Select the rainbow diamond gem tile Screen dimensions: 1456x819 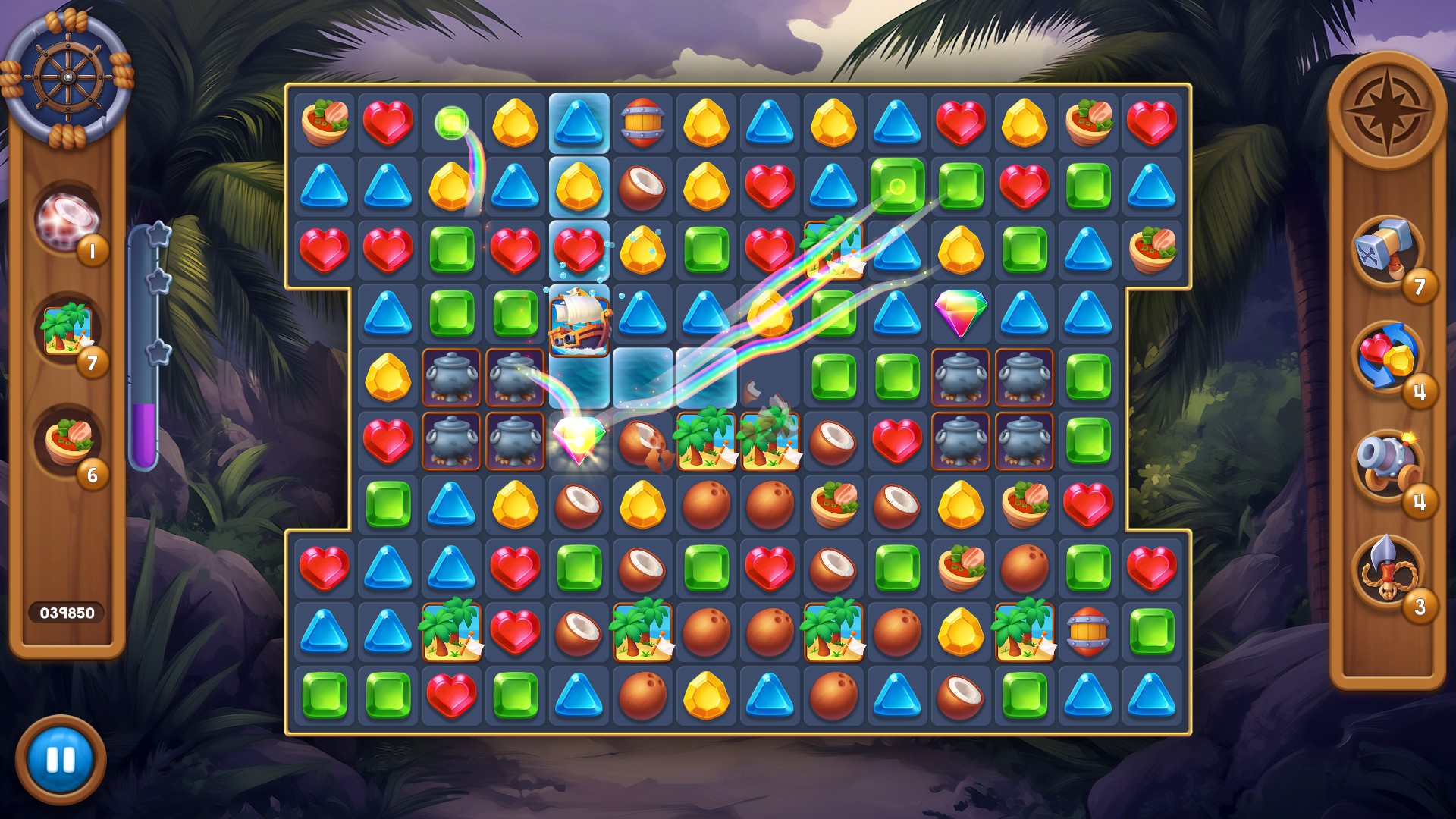pyautogui.click(x=960, y=312)
